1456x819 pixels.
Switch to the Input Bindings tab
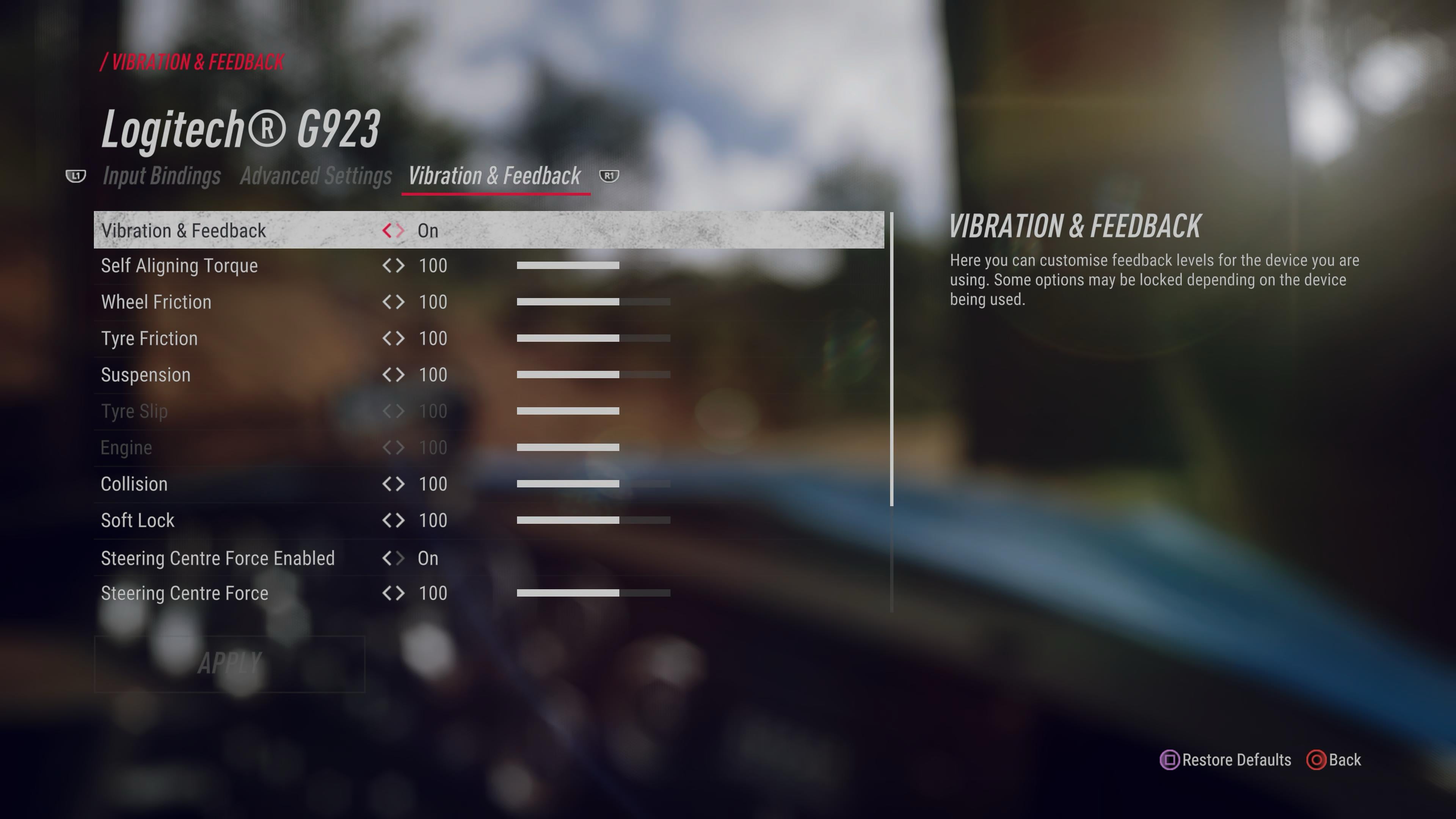162,176
